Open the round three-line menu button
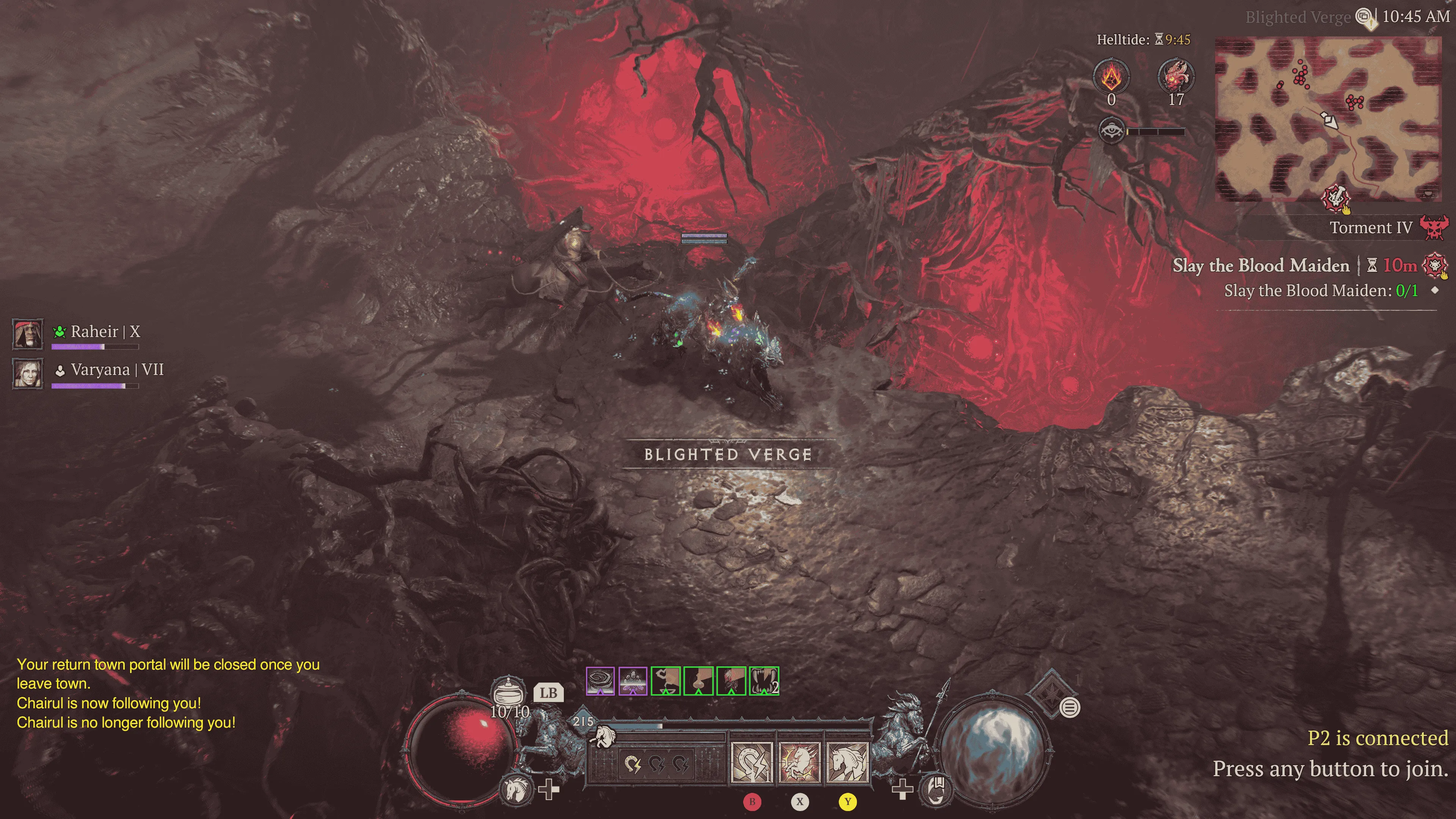Viewport: 1456px width, 819px height. point(1069,707)
